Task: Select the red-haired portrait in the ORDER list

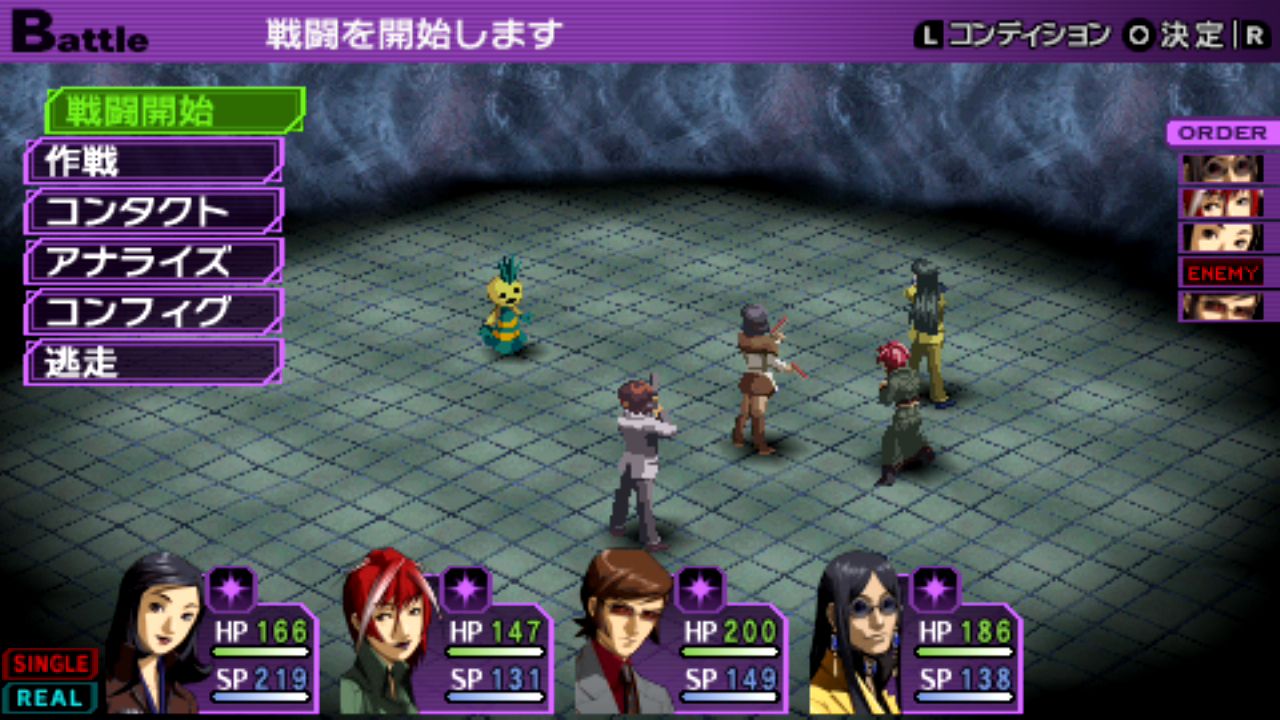Action: (1222, 203)
